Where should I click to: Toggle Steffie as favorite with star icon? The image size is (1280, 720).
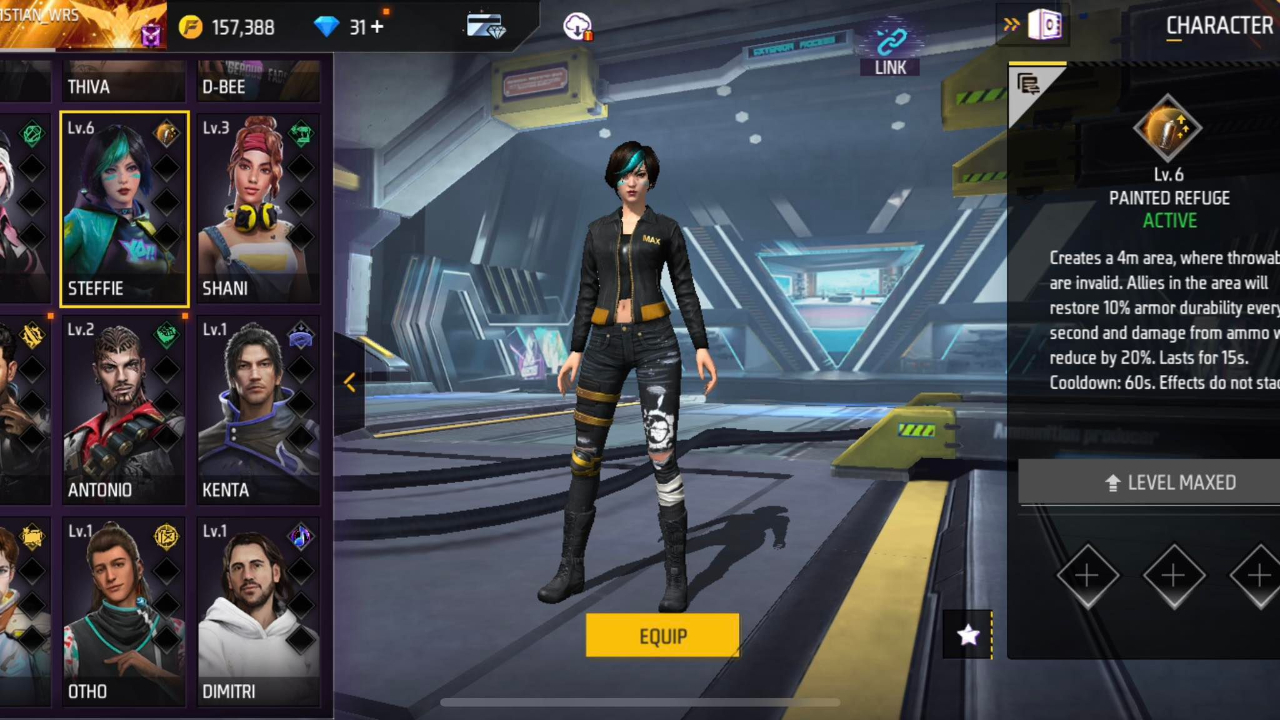967,635
